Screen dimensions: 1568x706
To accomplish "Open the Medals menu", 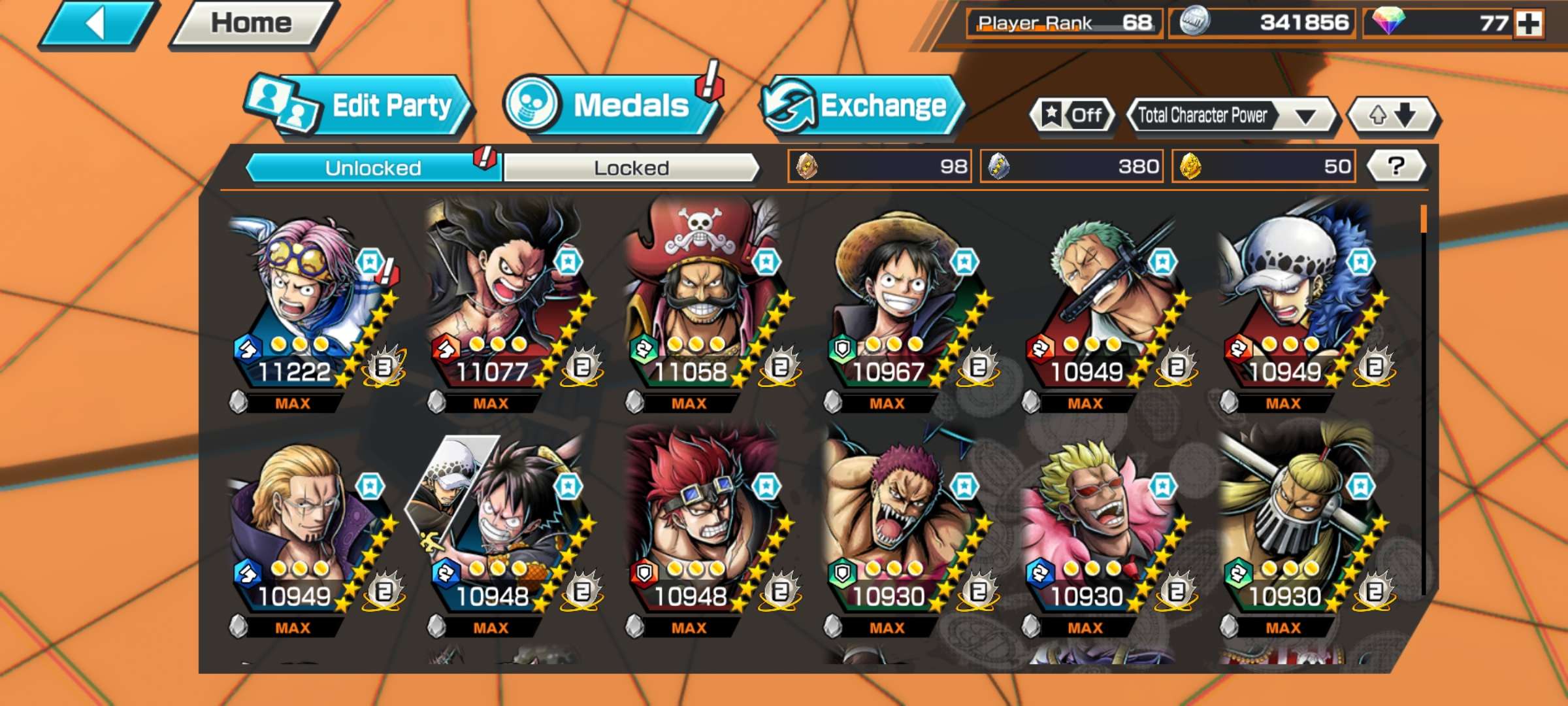I will pyautogui.click(x=611, y=106).
